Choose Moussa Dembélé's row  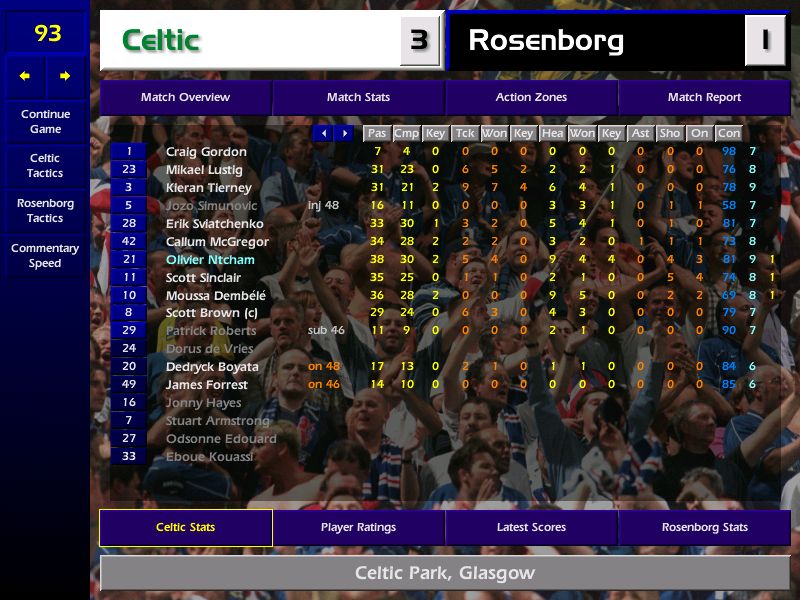click(215, 296)
